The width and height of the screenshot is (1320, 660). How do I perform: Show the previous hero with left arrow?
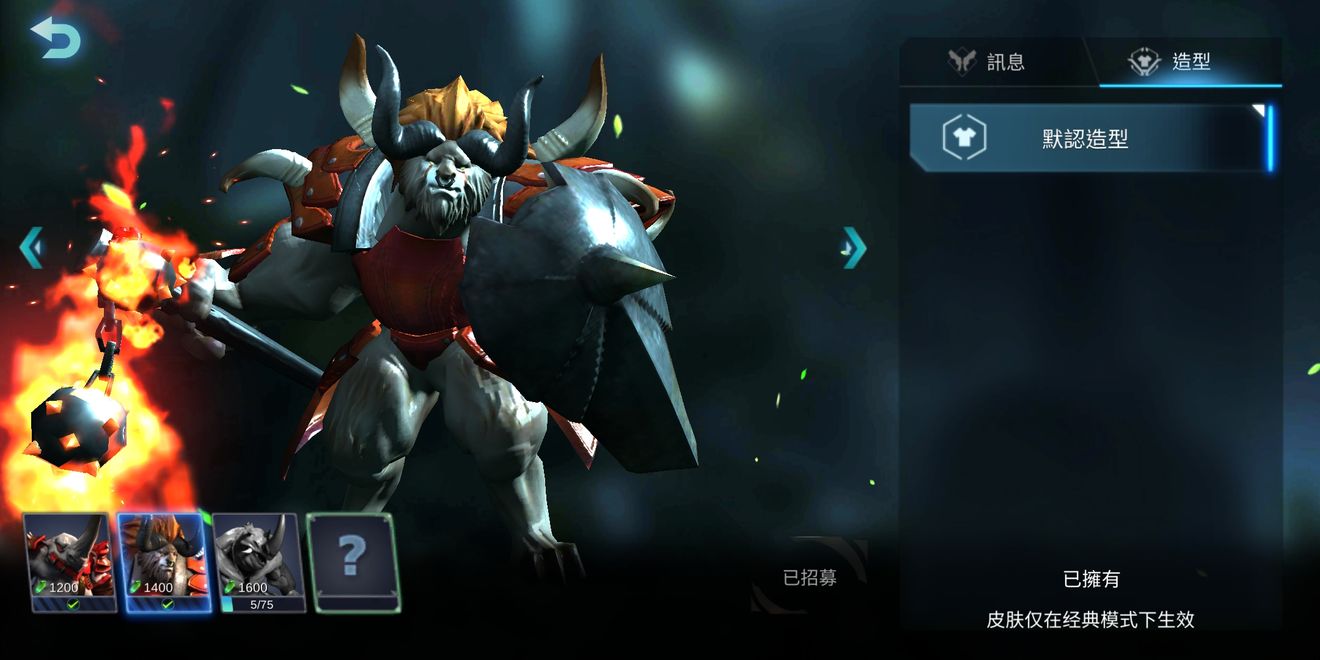[x=31, y=247]
